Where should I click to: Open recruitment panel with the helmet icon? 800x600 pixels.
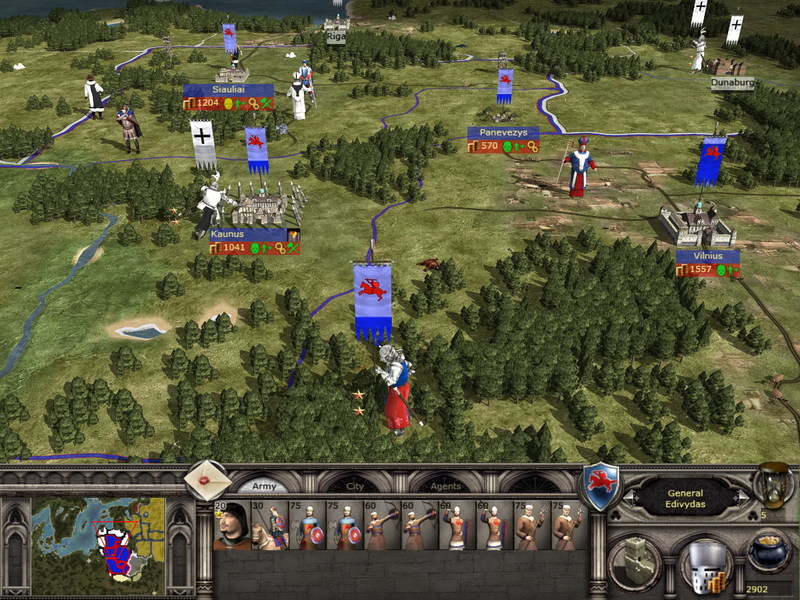tap(704, 566)
